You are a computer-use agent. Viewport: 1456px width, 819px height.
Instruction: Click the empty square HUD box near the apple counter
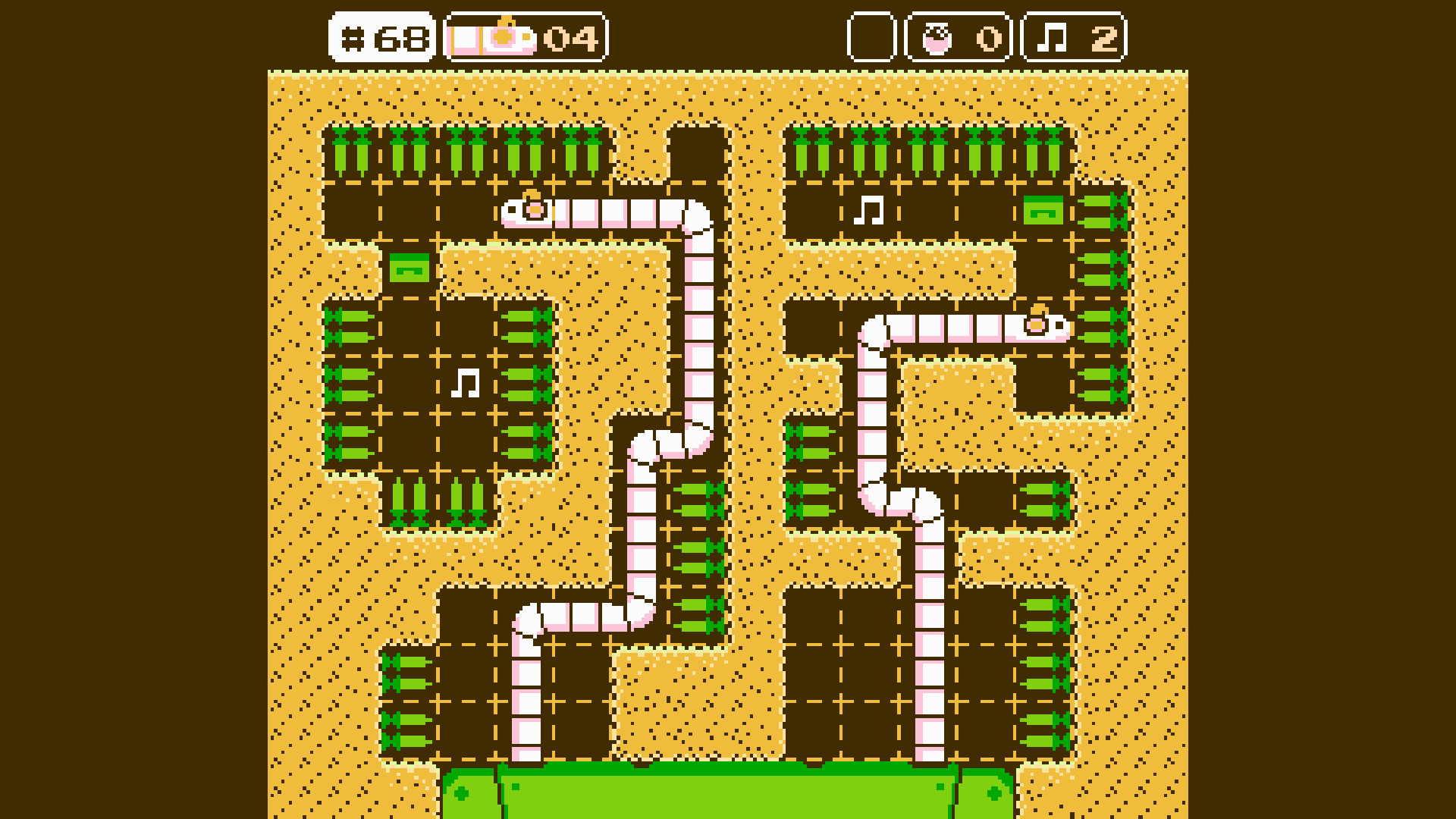point(871,36)
